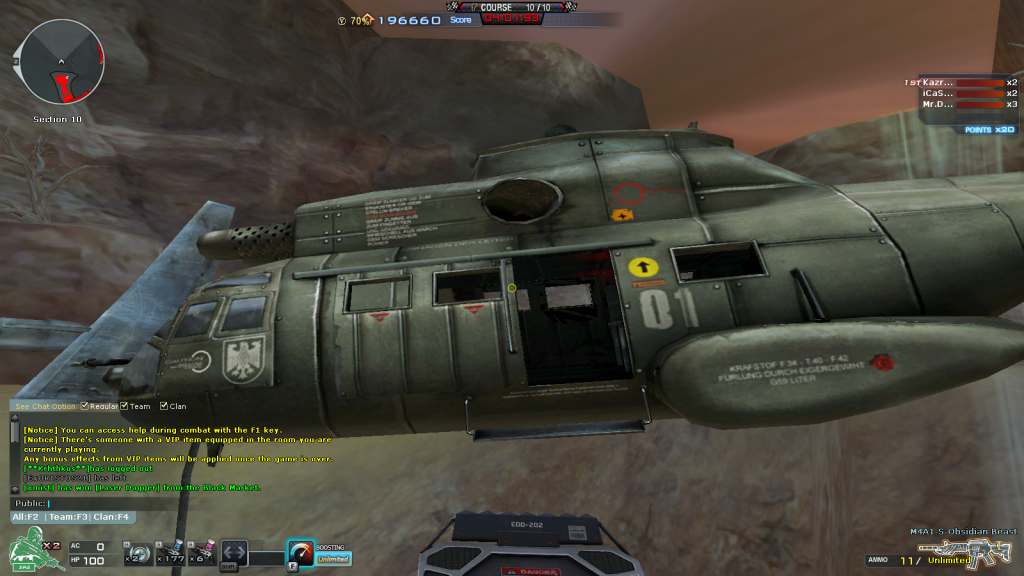Use the round shield item x2

pos(136,551)
